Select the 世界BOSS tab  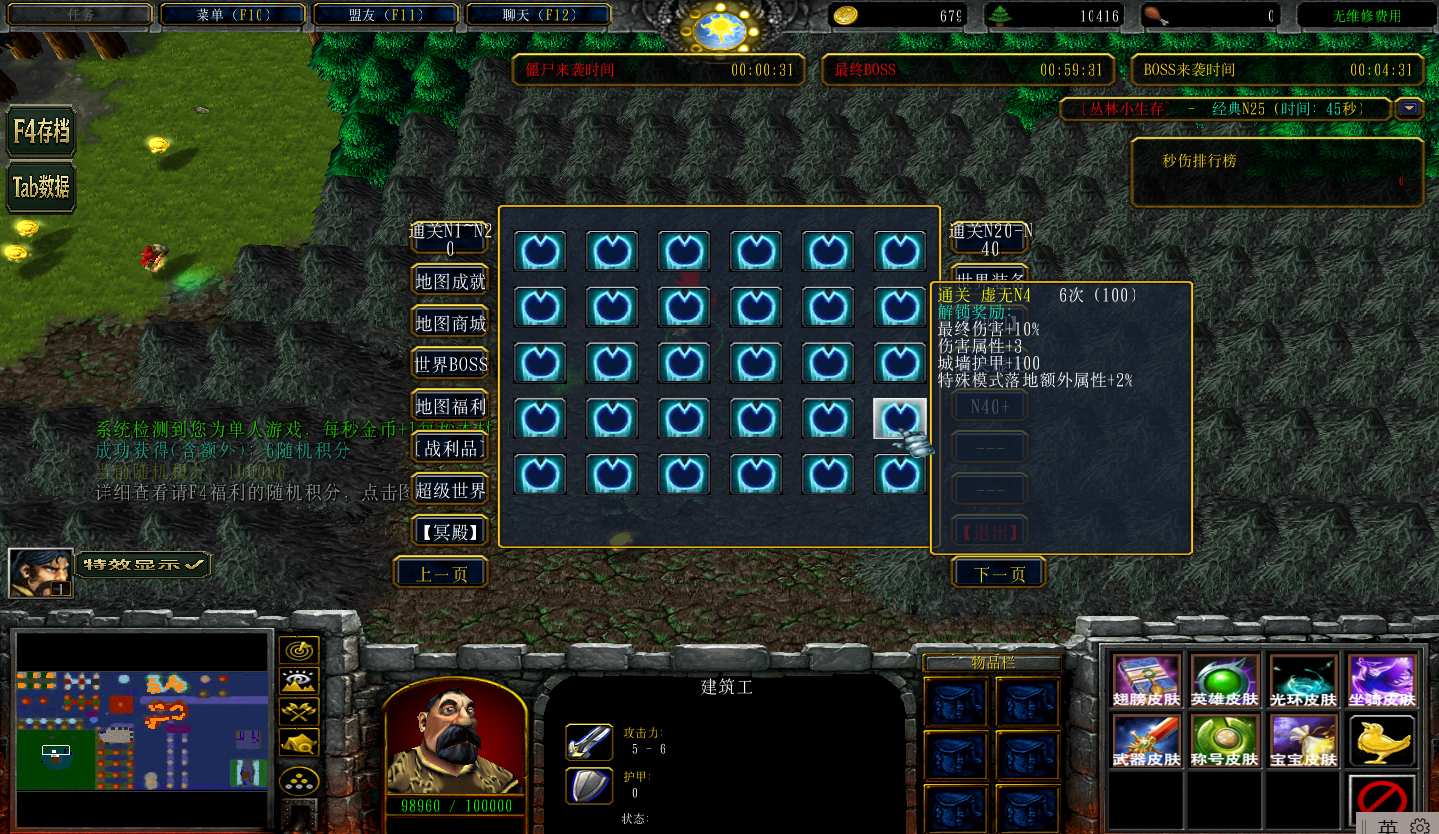point(450,365)
